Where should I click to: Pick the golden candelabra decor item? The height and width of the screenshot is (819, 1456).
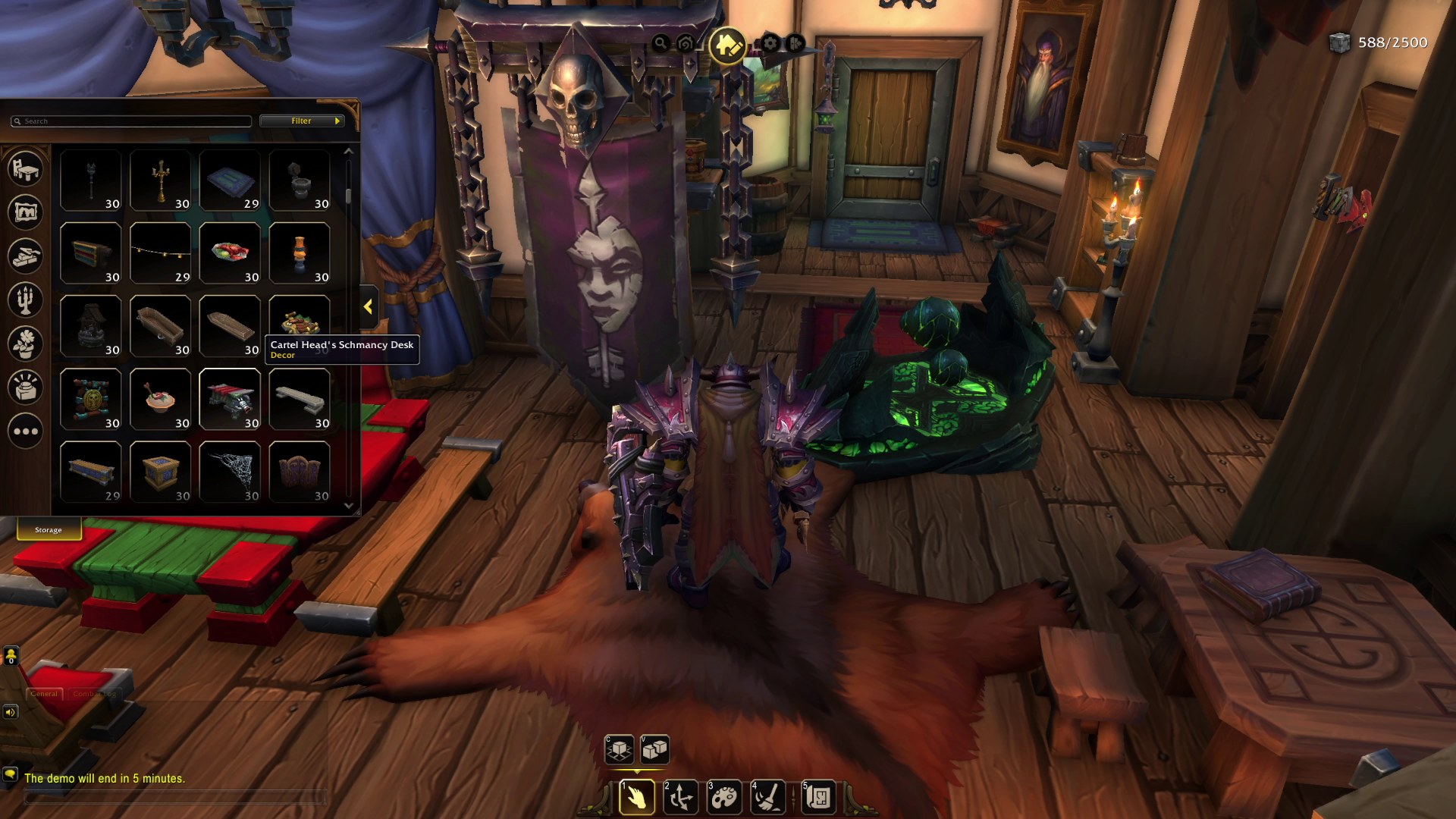click(x=160, y=180)
